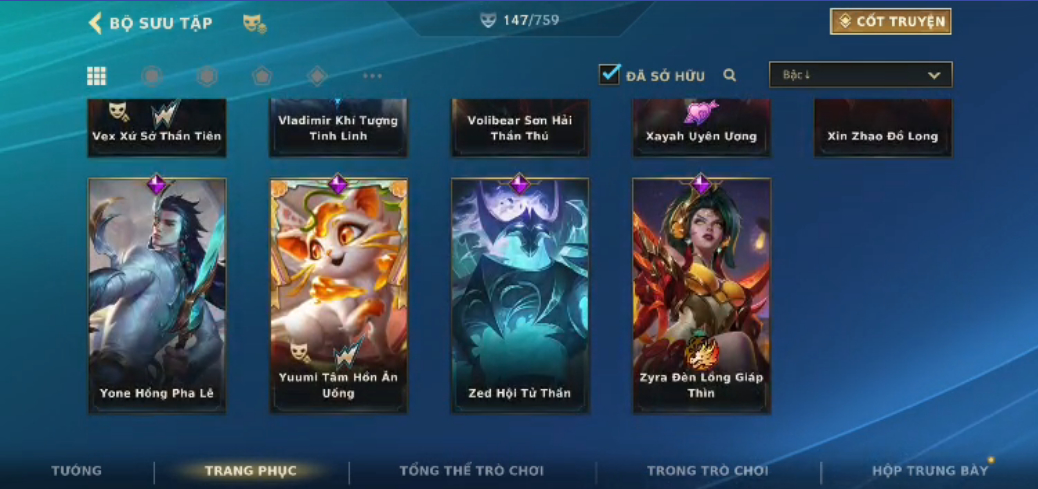Toggle the Đã Sở Hữu checkbox
This screenshot has width=1038, height=489.
pyautogui.click(x=609, y=74)
